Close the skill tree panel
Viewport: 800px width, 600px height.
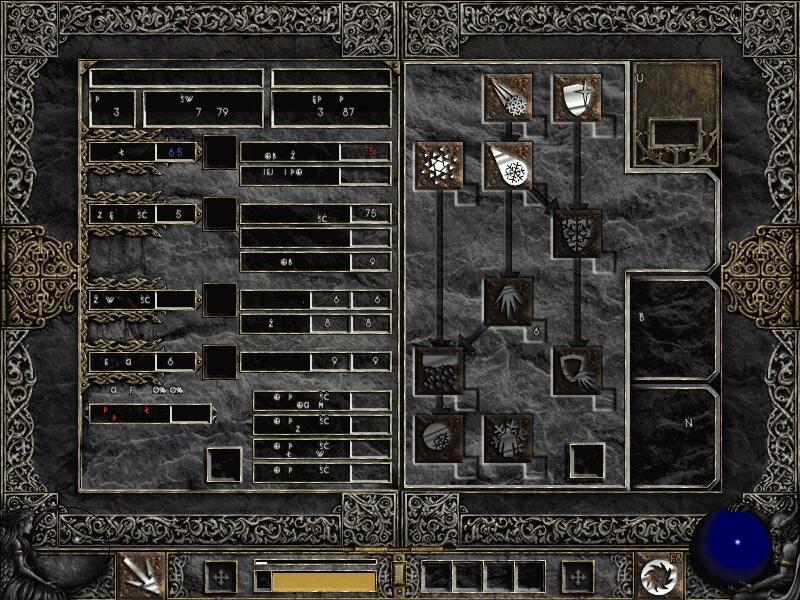pyautogui.click(x=586, y=461)
